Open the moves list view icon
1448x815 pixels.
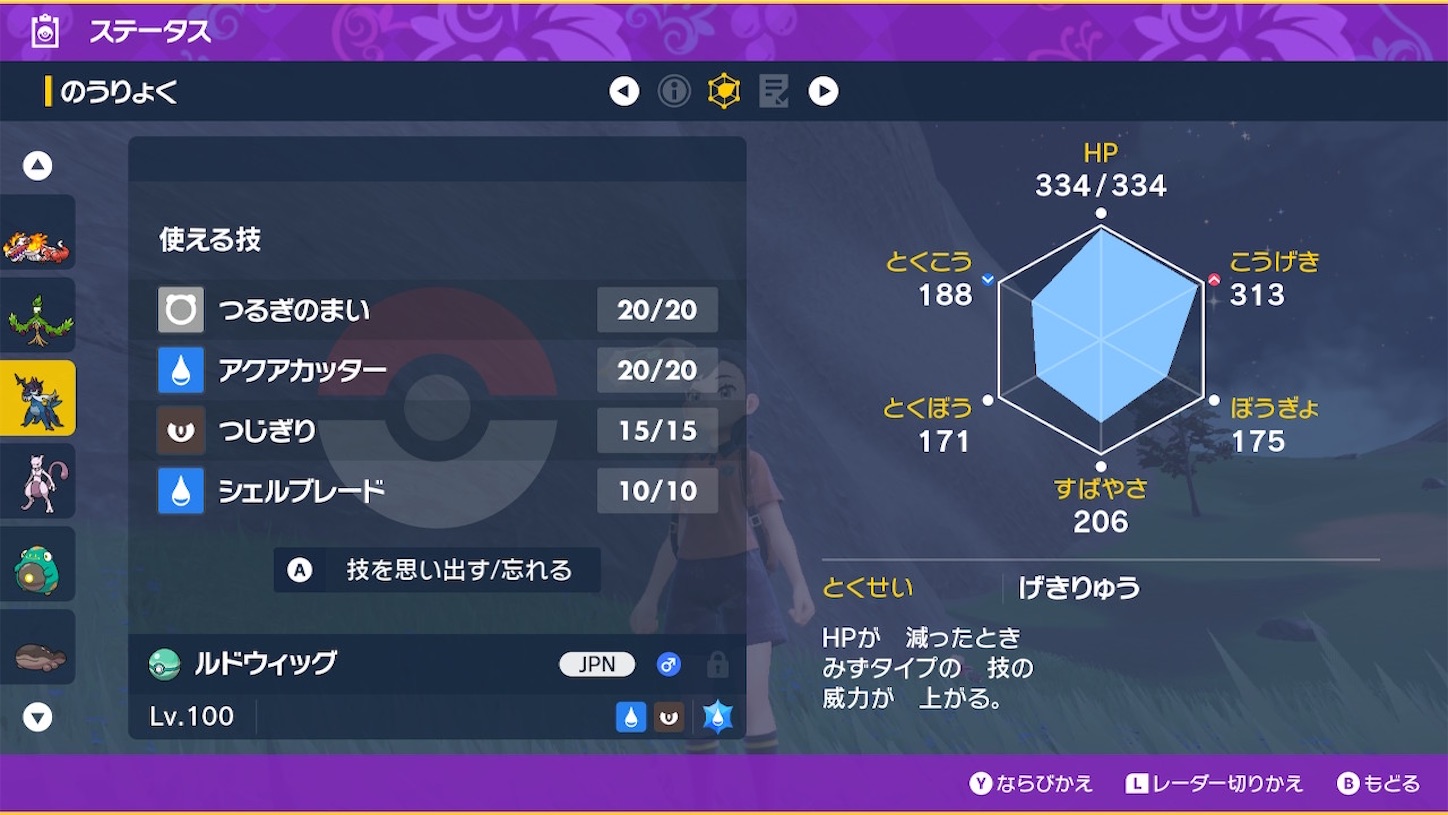pos(774,90)
